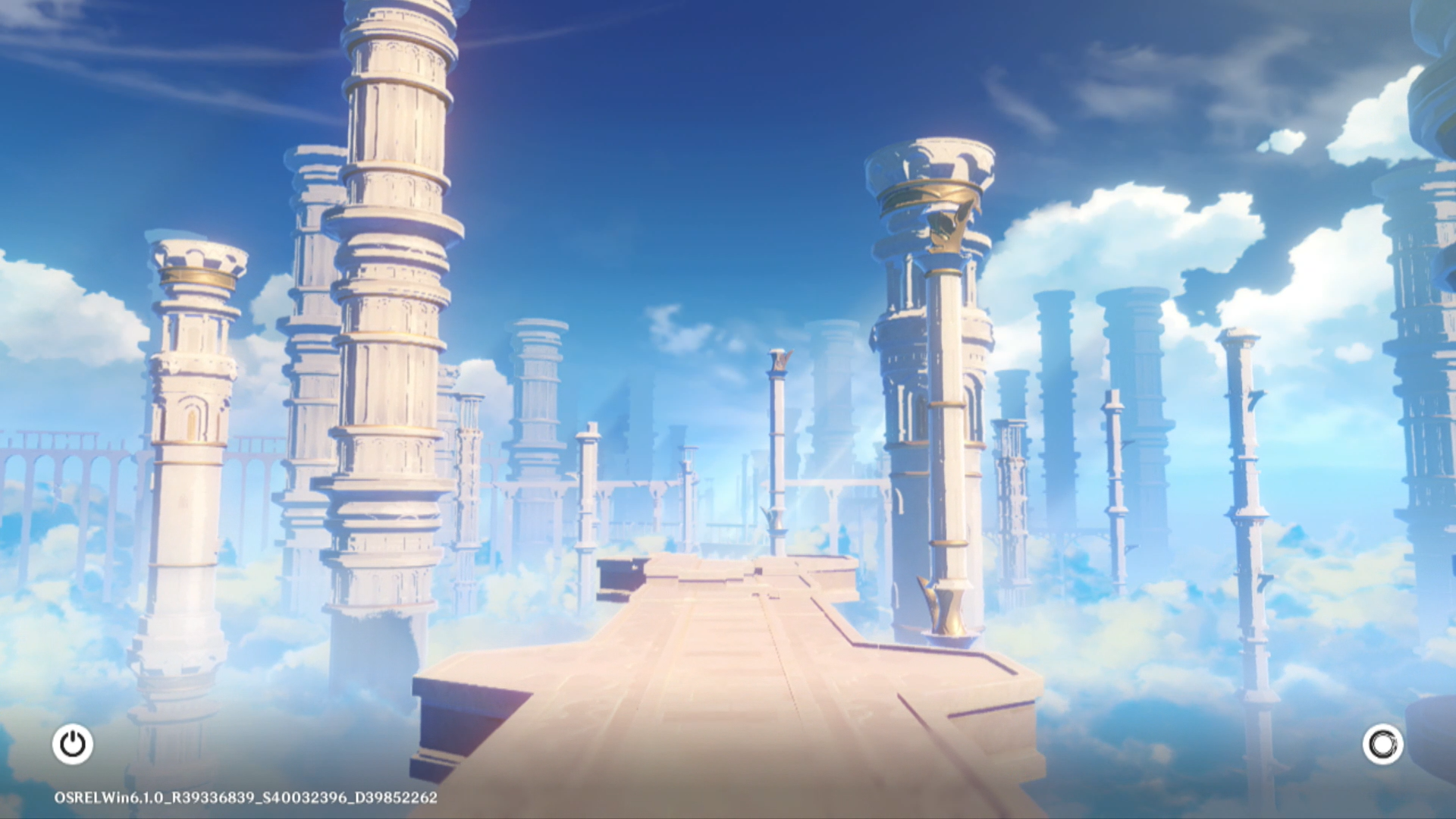Click the power button to exit the game

click(x=73, y=744)
